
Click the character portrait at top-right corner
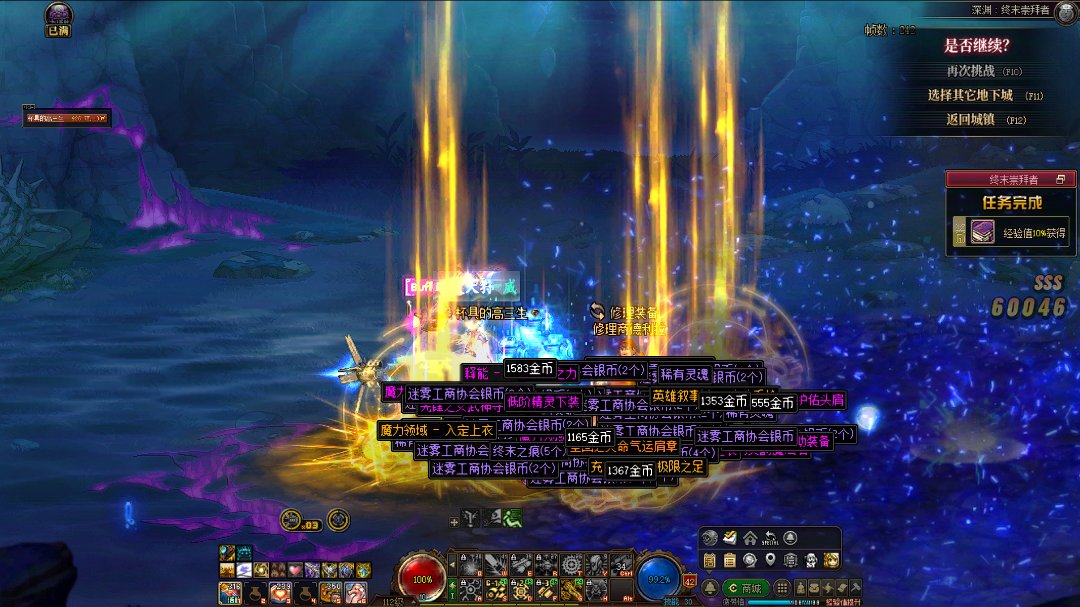tap(1064, 11)
